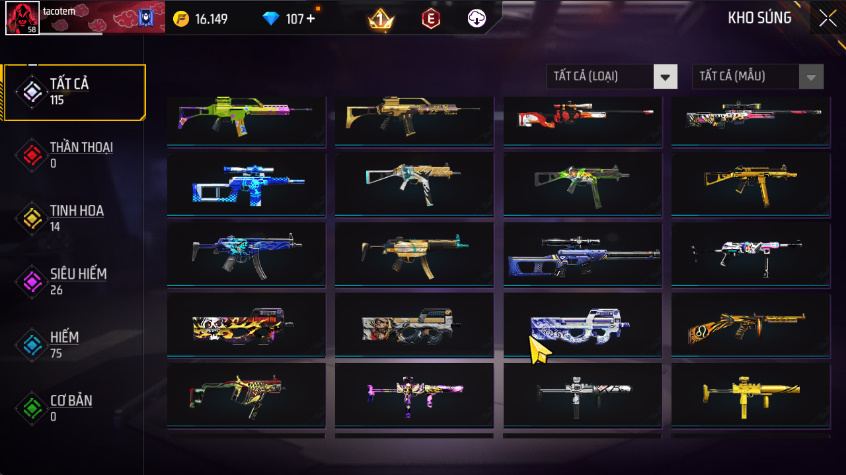Select the red and white sniper rifle skin
This screenshot has height=475, width=846.
pos(582,118)
